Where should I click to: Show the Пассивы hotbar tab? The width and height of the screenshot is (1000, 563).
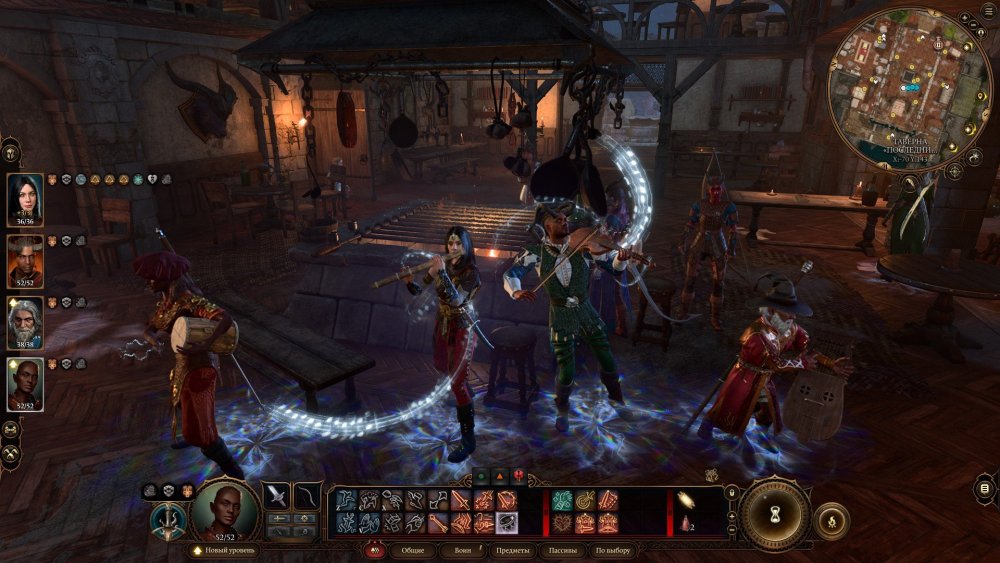(563, 550)
